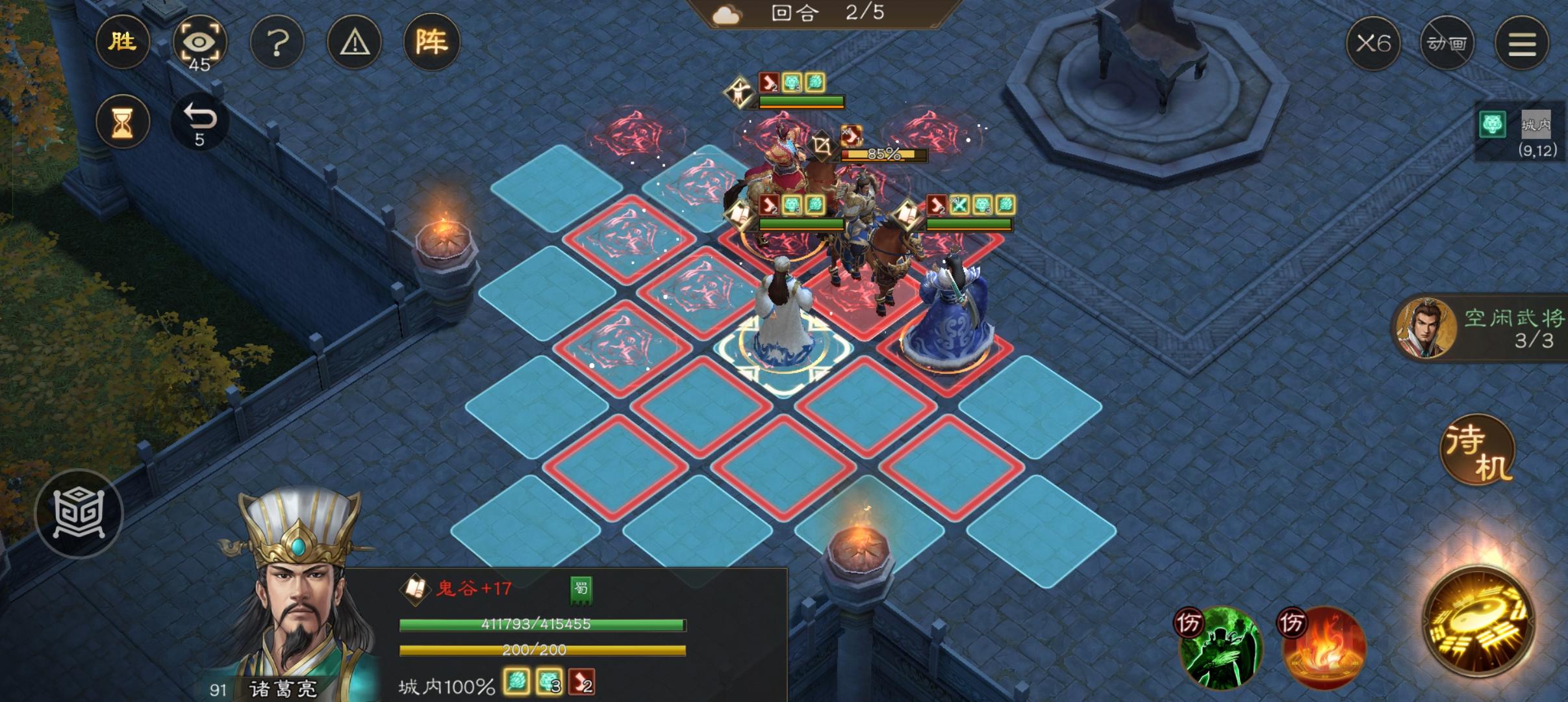Click the undo arrow showing 5
Viewport: 1568px width, 702px height.
click(200, 122)
